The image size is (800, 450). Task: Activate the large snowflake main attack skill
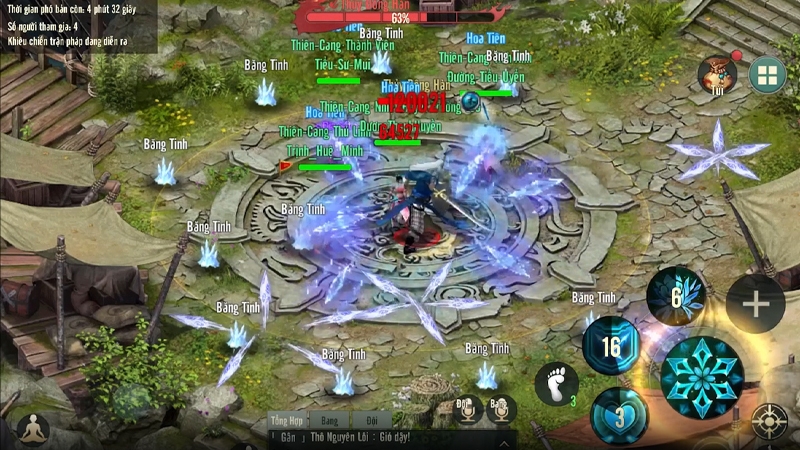(702, 377)
